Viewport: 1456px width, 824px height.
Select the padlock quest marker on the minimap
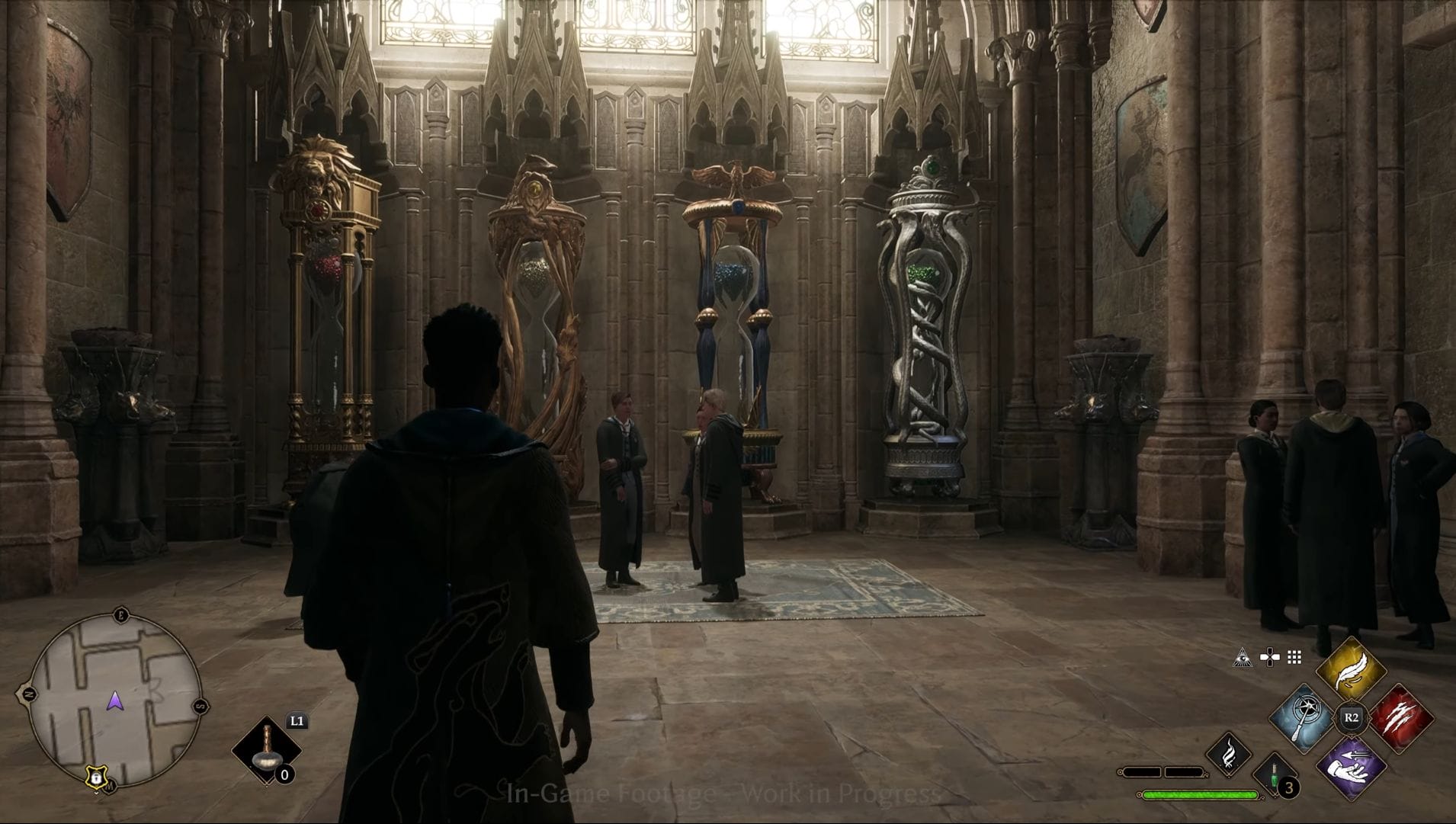[95, 775]
